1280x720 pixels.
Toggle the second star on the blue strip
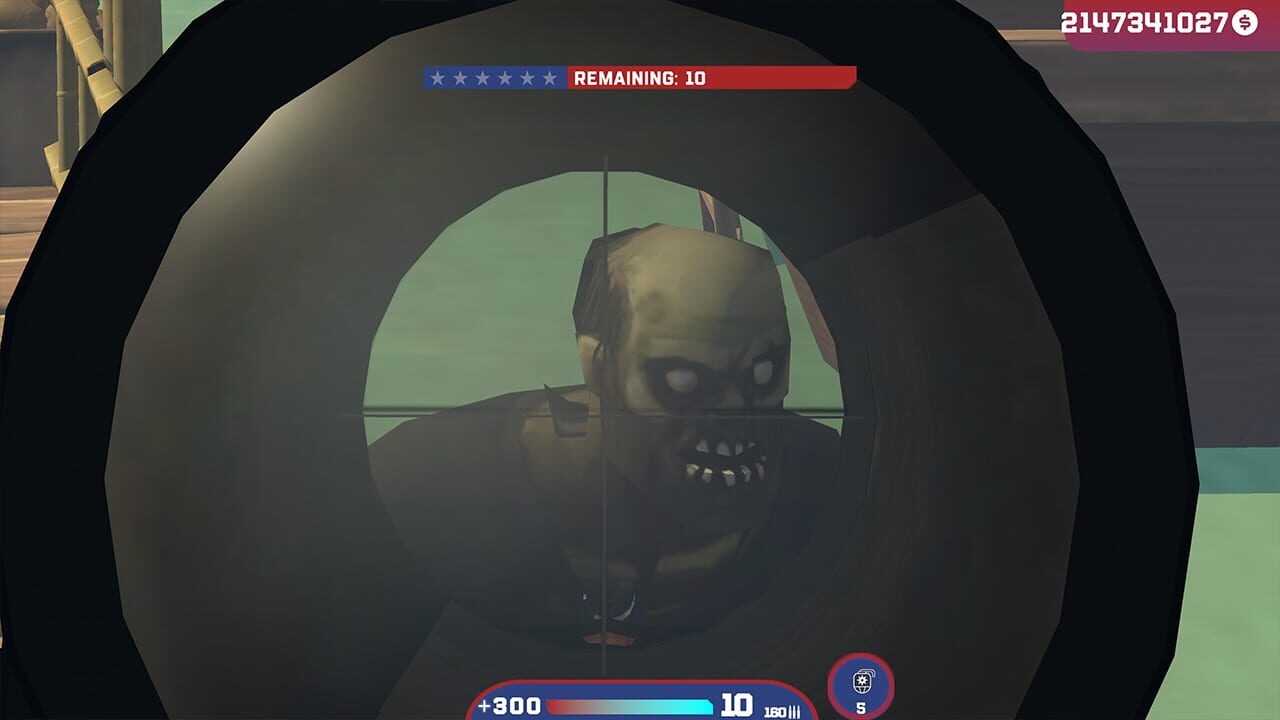460,78
